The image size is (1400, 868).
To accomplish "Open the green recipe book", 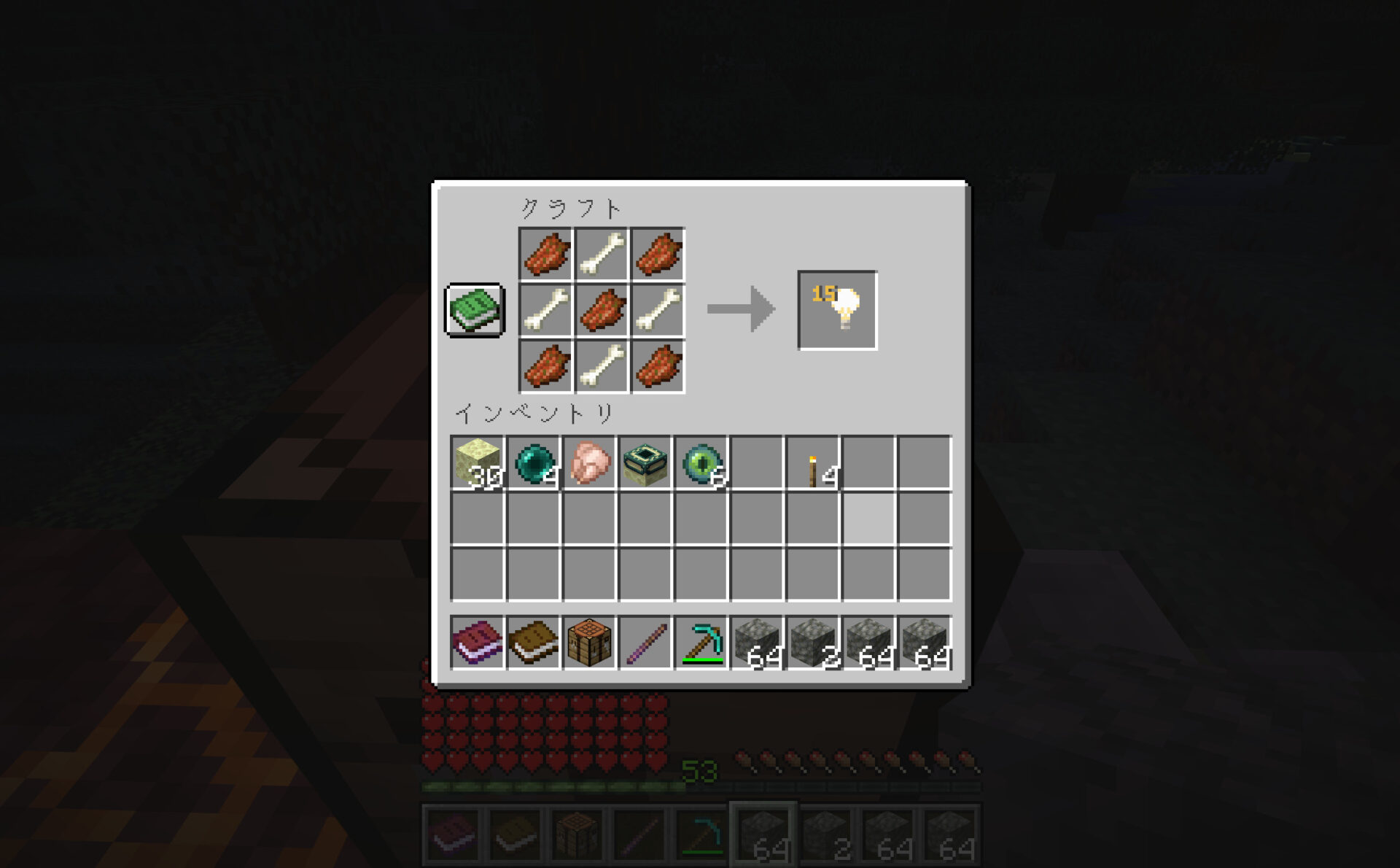I will (x=474, y=310).
